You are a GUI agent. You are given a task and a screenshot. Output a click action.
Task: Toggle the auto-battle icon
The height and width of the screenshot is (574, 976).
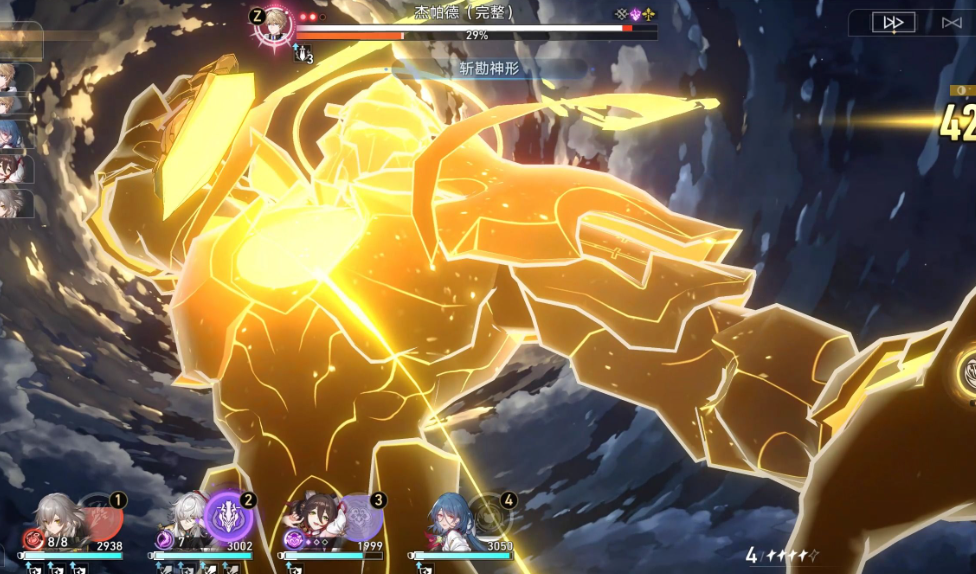(951, 22)
